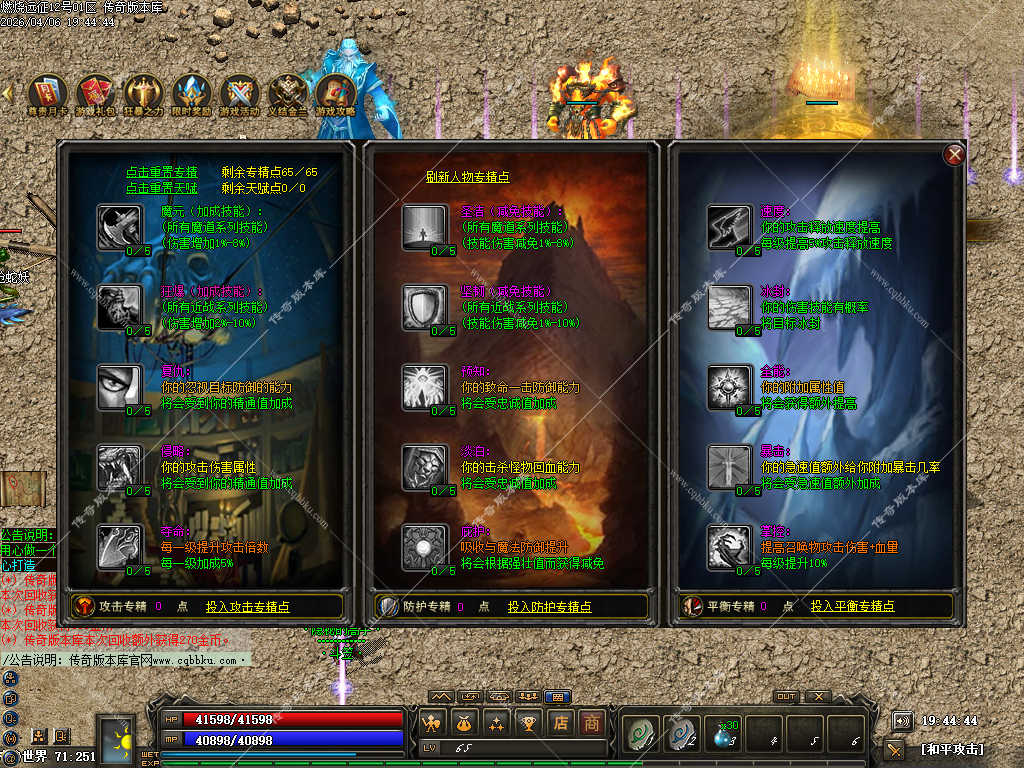Select the 狂暴 melee talent icon
Viewport: 1024px width, 768px height.
coord(120,306)
